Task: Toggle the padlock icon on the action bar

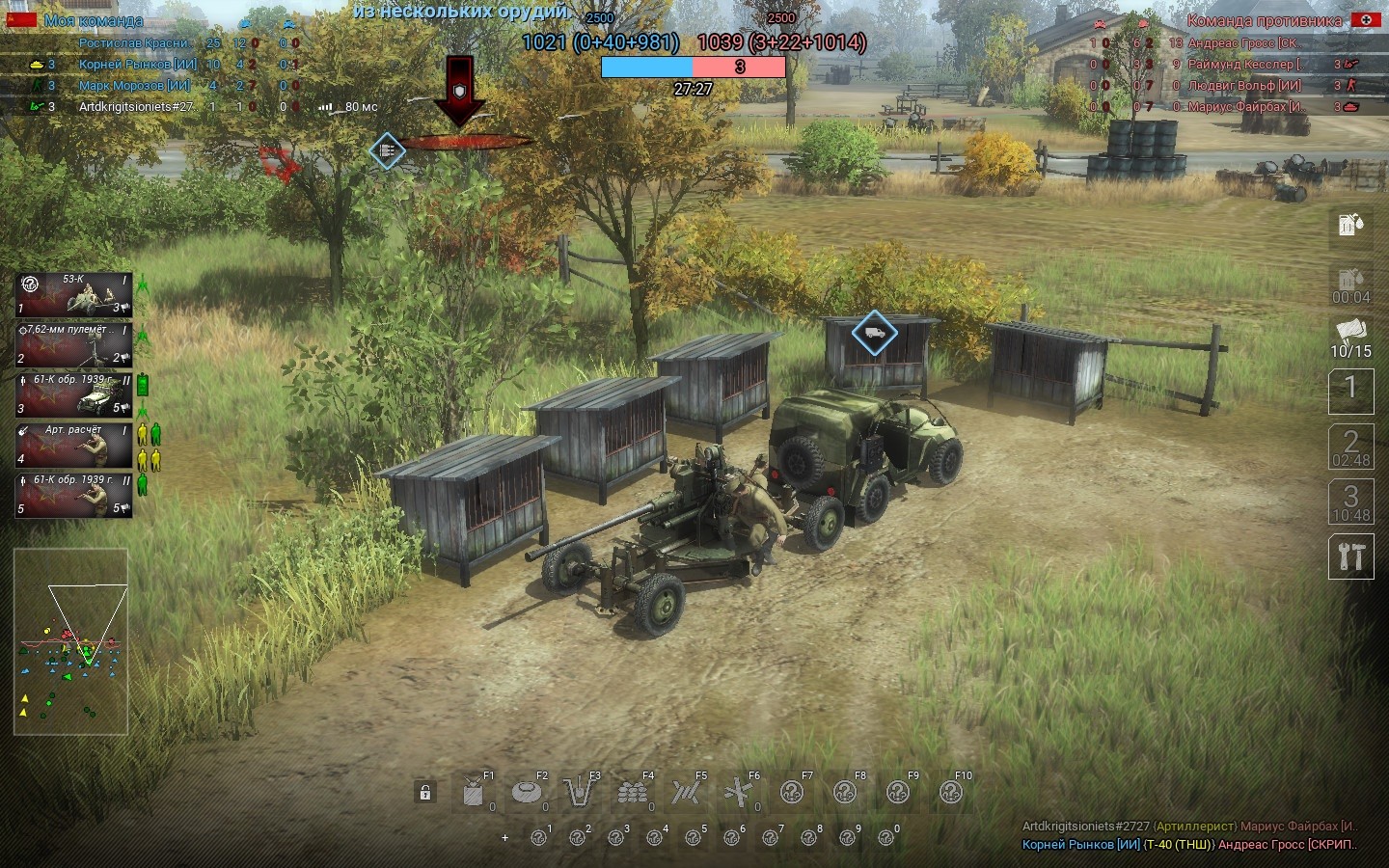Action: click(424, 793)
